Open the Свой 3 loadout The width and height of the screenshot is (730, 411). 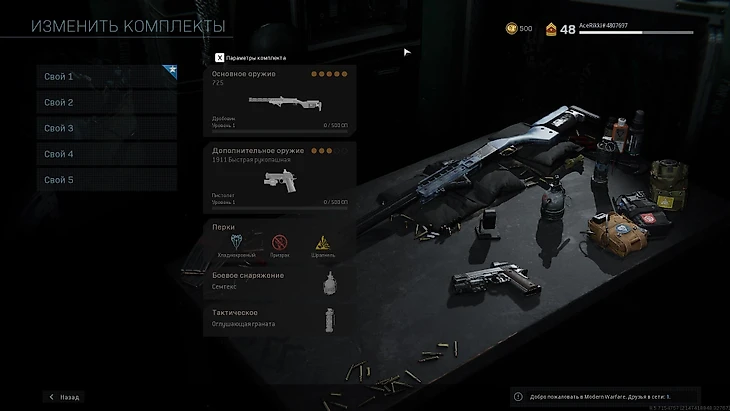point(106,129)
